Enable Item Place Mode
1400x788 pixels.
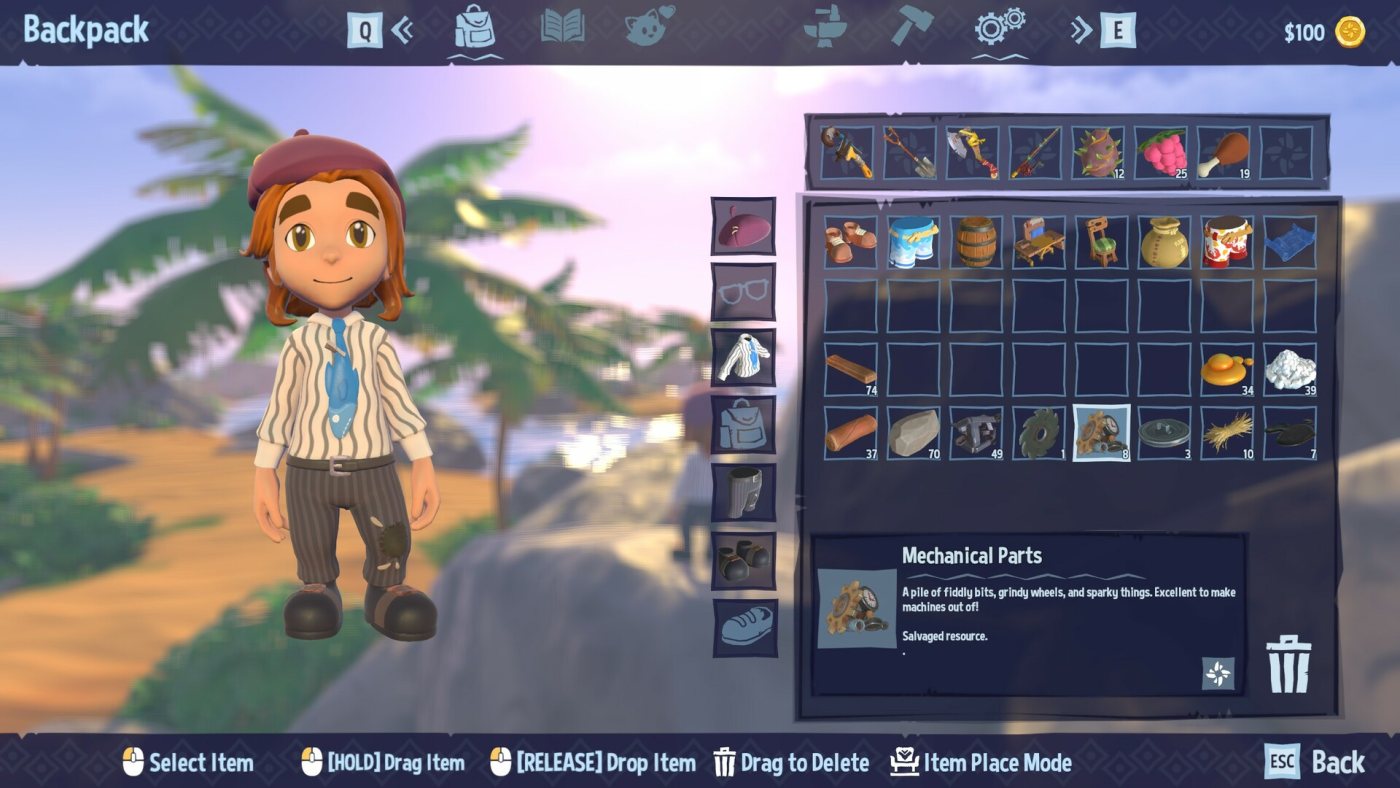click(x=981, y=763)
